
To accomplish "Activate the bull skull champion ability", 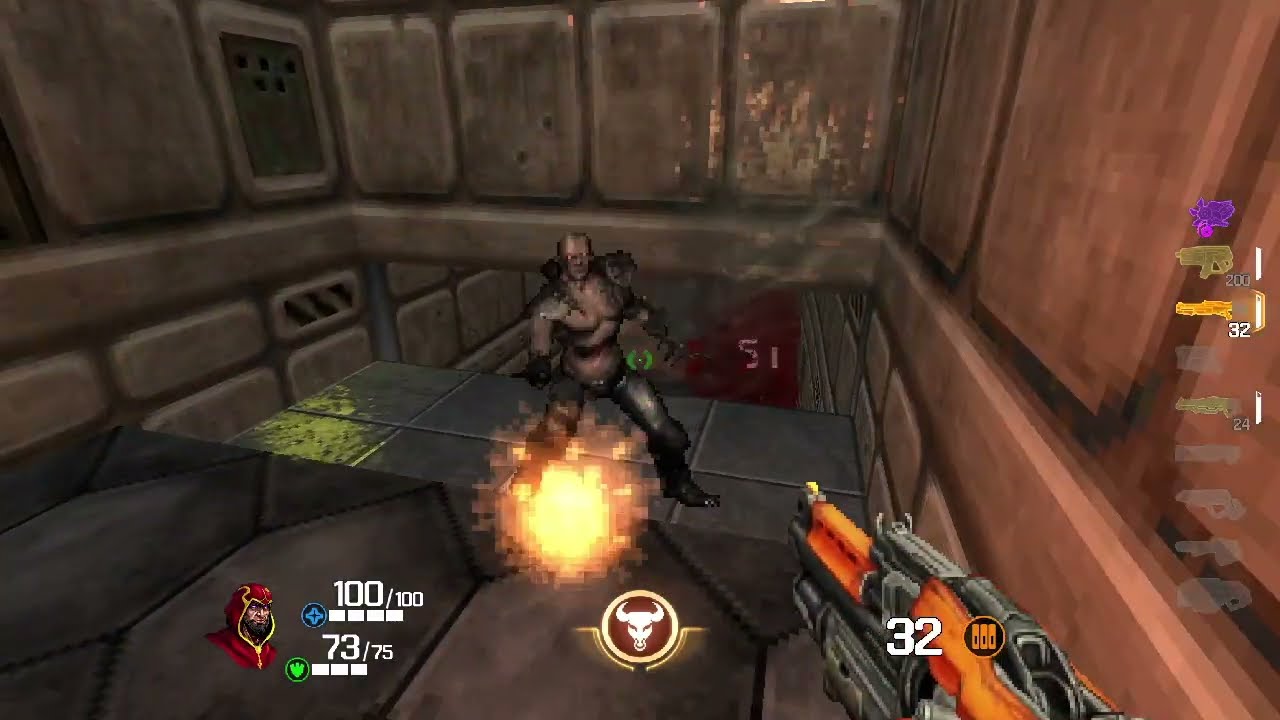I will (640, 629).
